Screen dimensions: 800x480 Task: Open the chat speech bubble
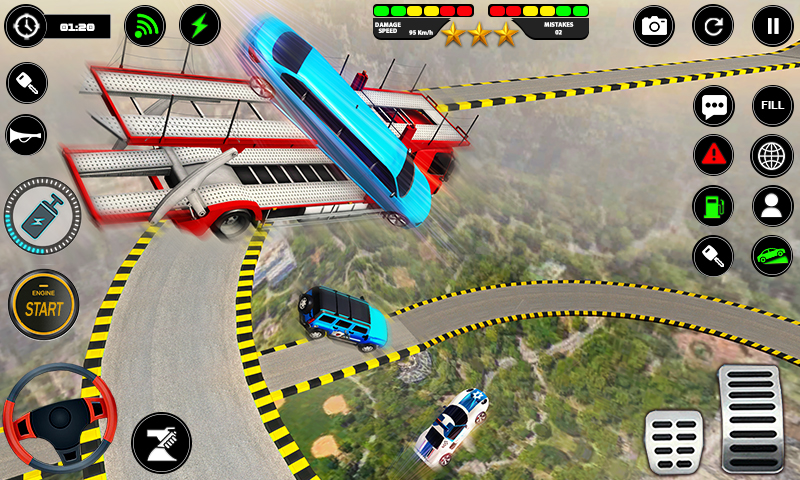[713, 106]
